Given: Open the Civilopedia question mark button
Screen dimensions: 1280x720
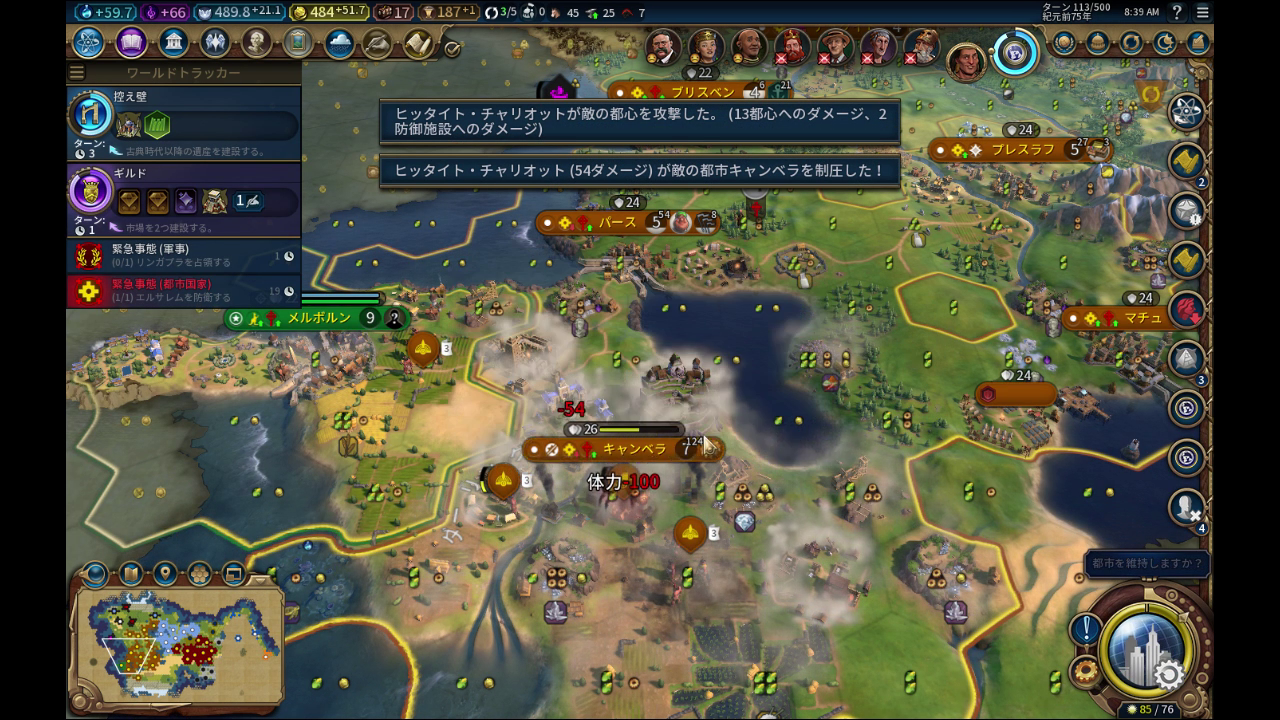Looking at the screenshot, I should [x=1177, y=12].
